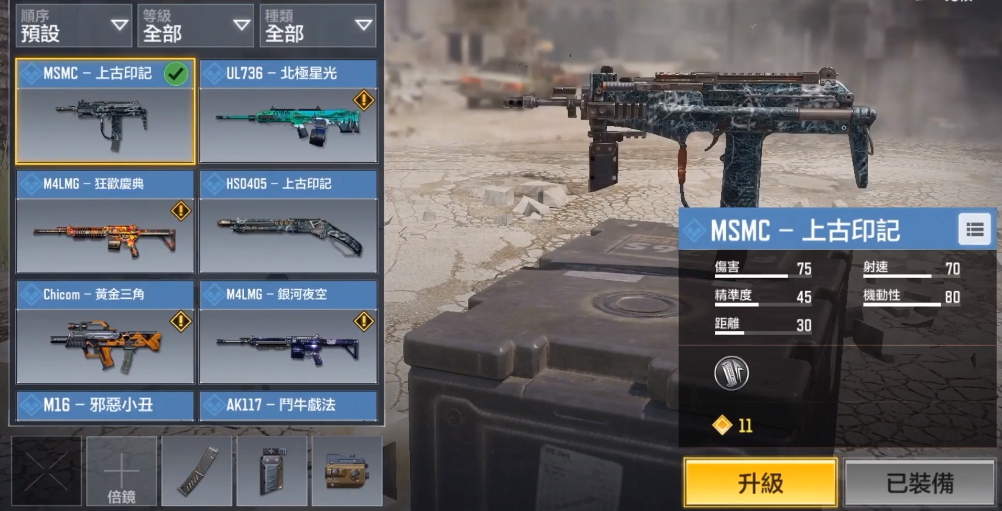
Task: Select the UL736 北極星光 weapon card
Action: click(x=288, y=111)
